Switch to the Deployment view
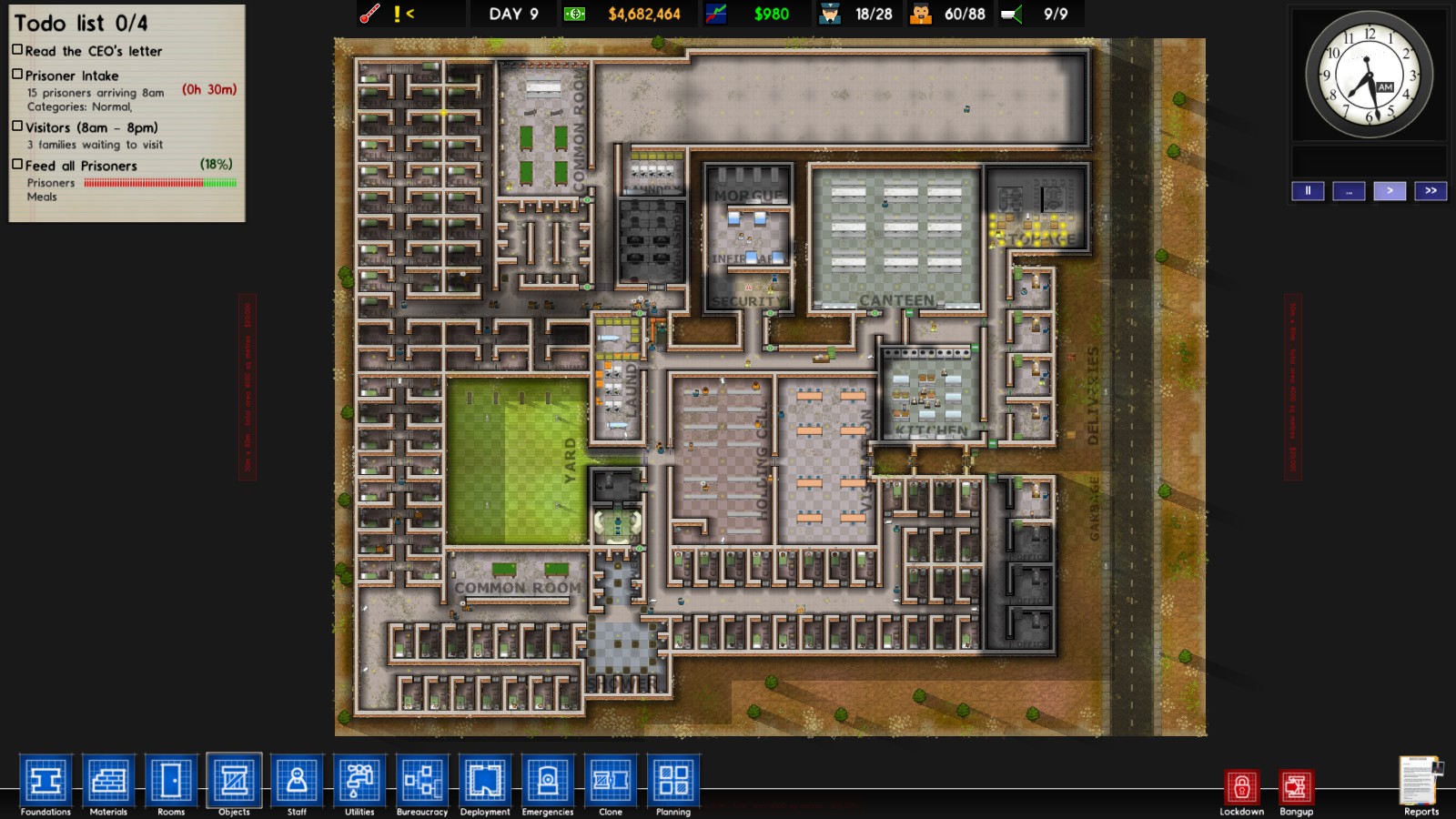Viewport: 1456px width, 819px height. (485, 781)
